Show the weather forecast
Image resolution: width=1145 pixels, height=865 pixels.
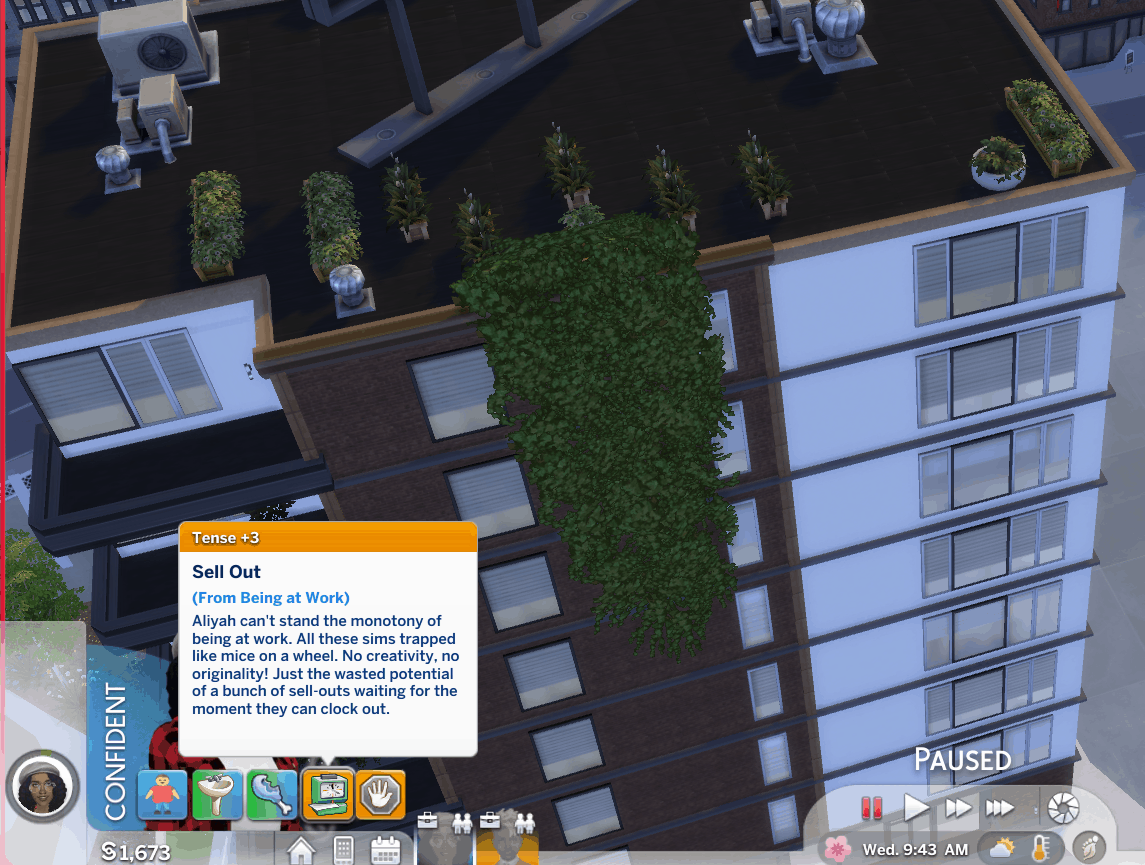(x=1001, y=849)
